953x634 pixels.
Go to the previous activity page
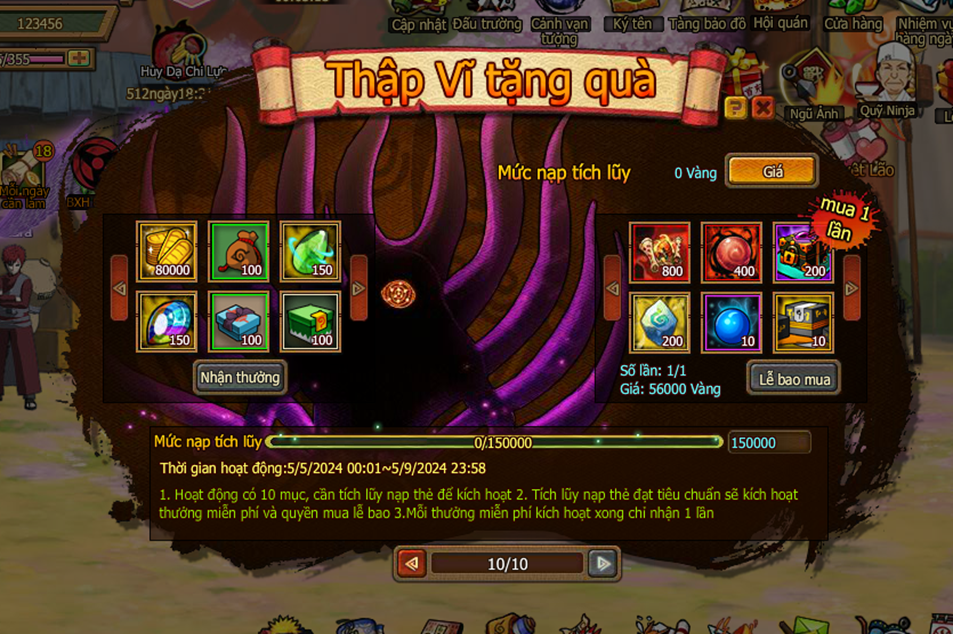click(412, 564)
